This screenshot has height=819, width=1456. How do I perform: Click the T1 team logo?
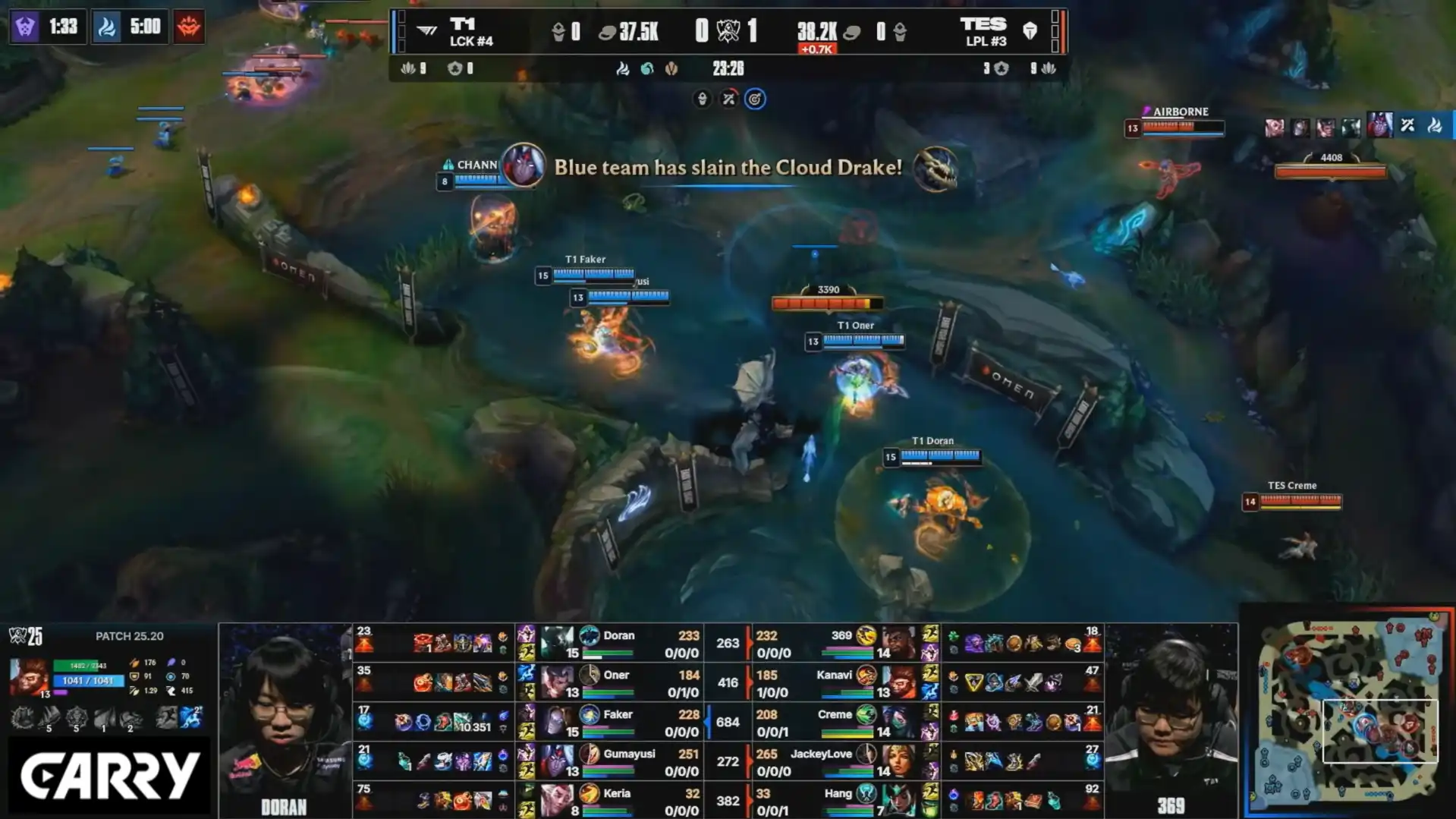427,31
